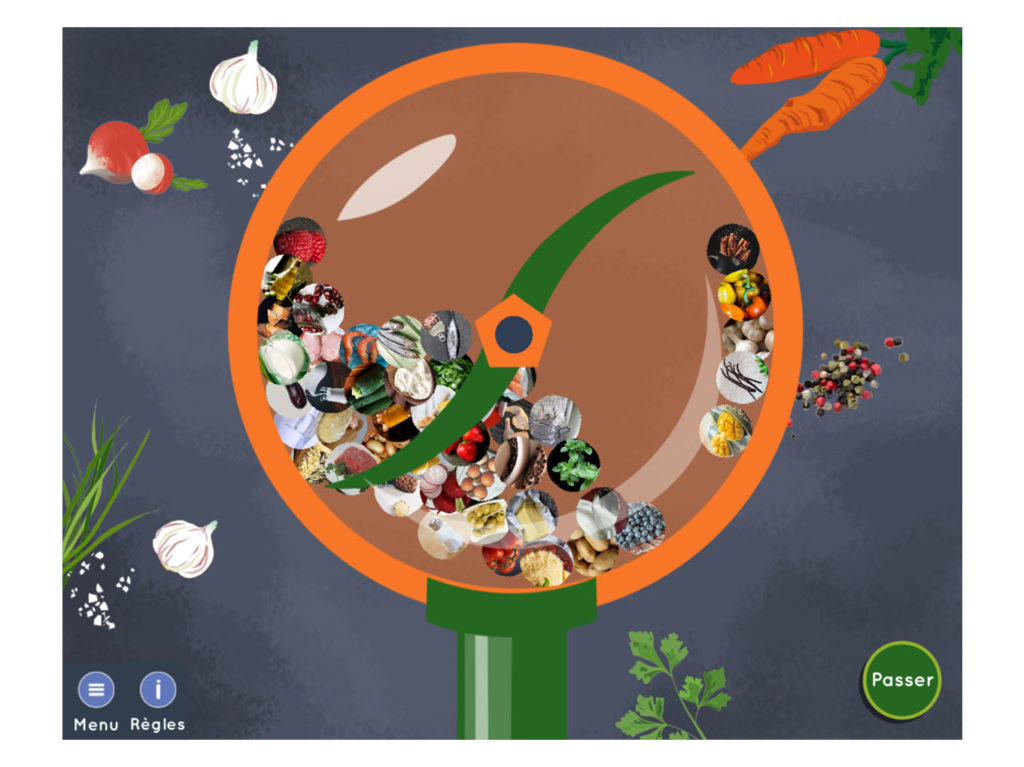Open the Menu button
1024x767 pixels.
coord(96,690)
